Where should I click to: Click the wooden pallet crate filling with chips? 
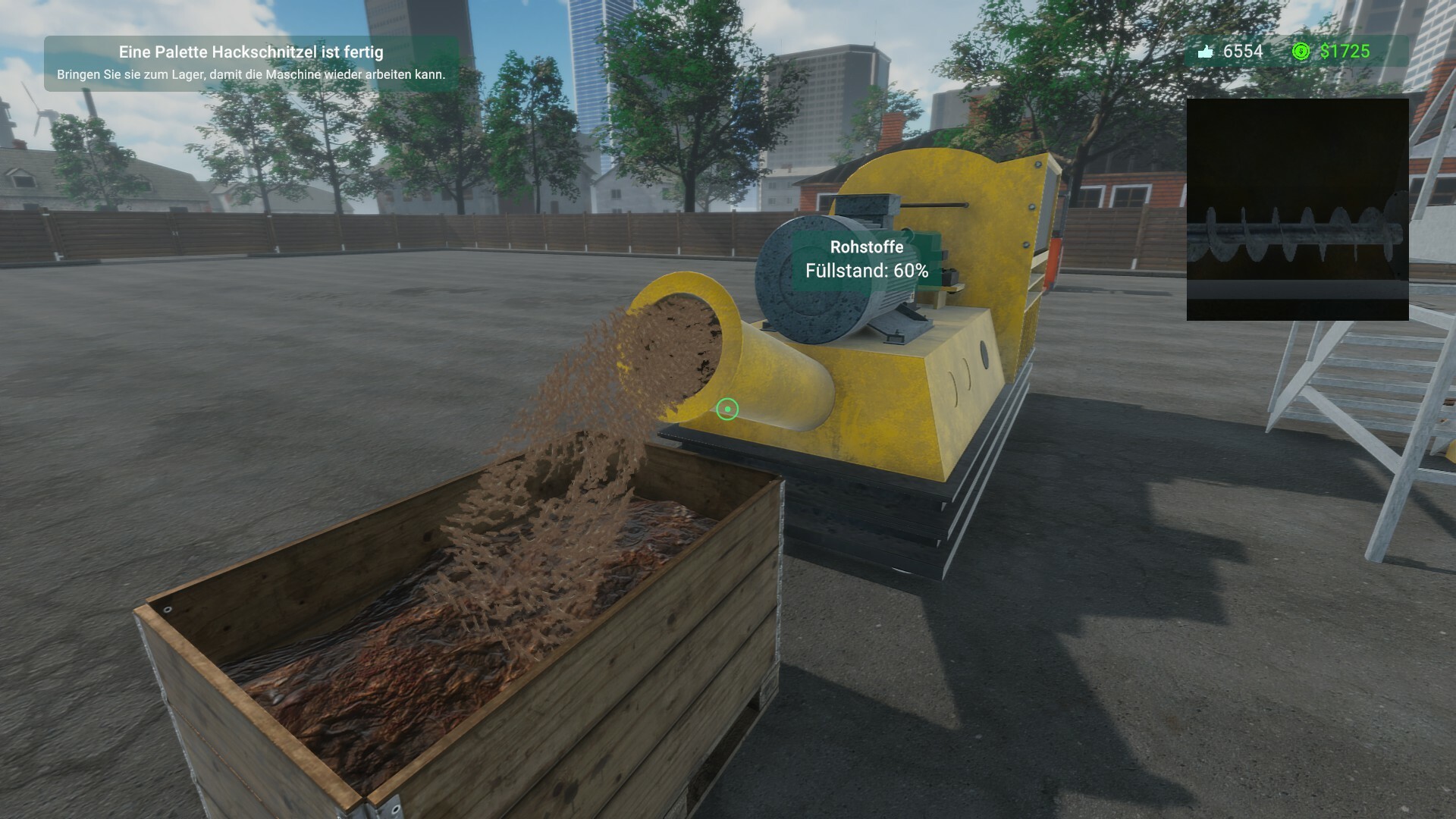click(x=455, y=645)
